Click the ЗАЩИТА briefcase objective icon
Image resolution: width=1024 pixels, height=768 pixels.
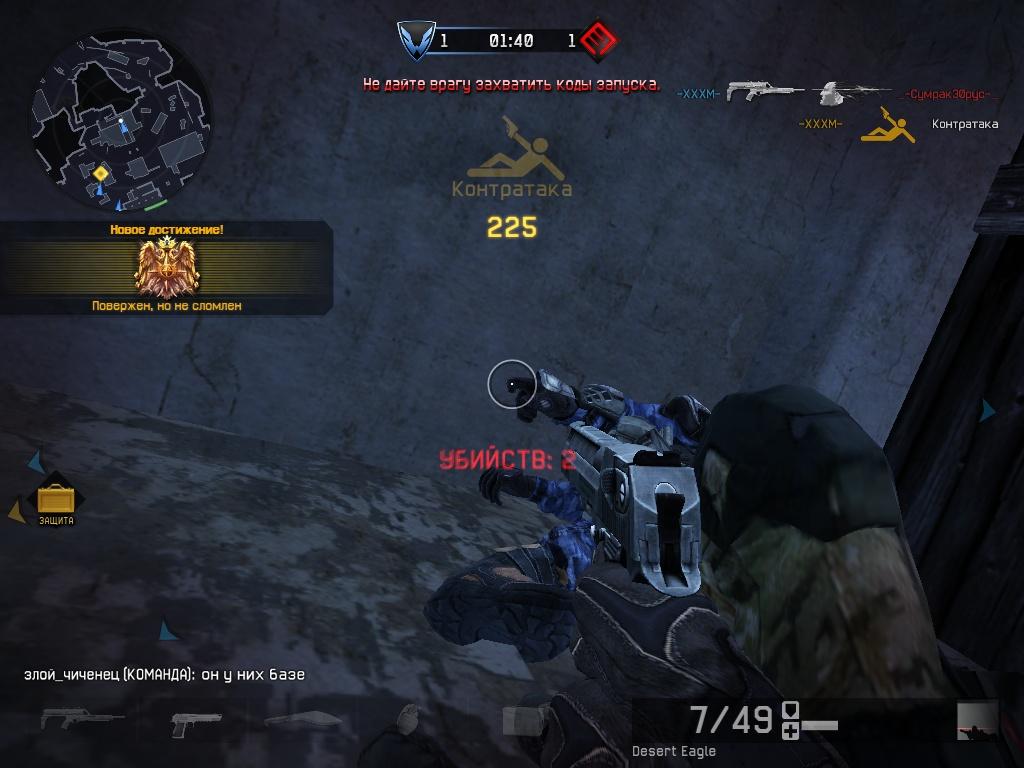[56, 498]
